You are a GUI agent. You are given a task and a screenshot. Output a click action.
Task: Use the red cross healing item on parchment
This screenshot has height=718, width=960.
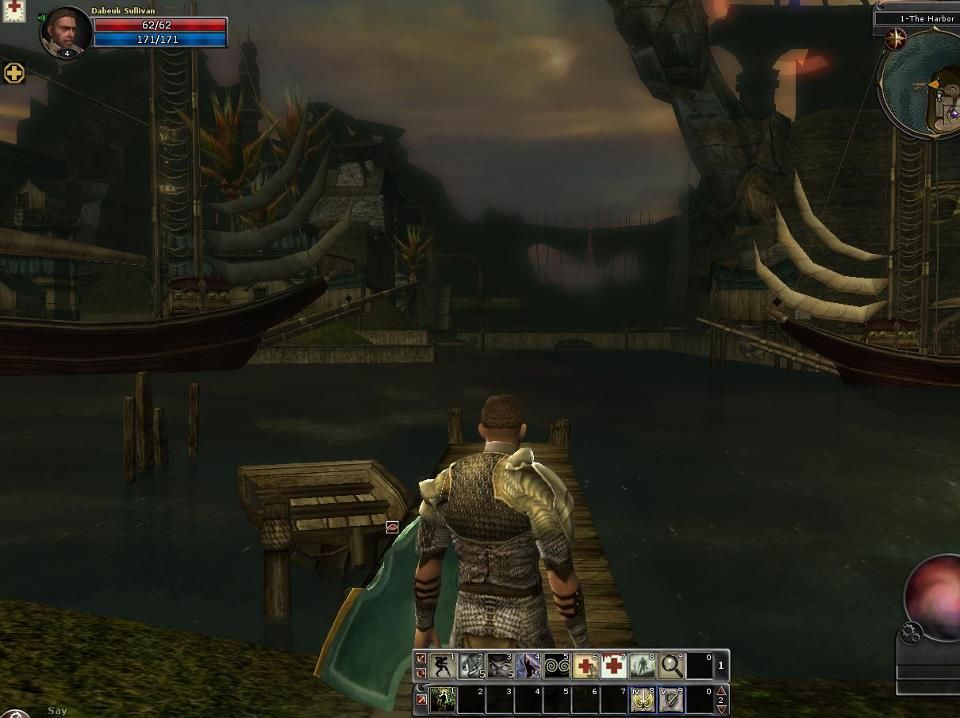click(585, 666)
